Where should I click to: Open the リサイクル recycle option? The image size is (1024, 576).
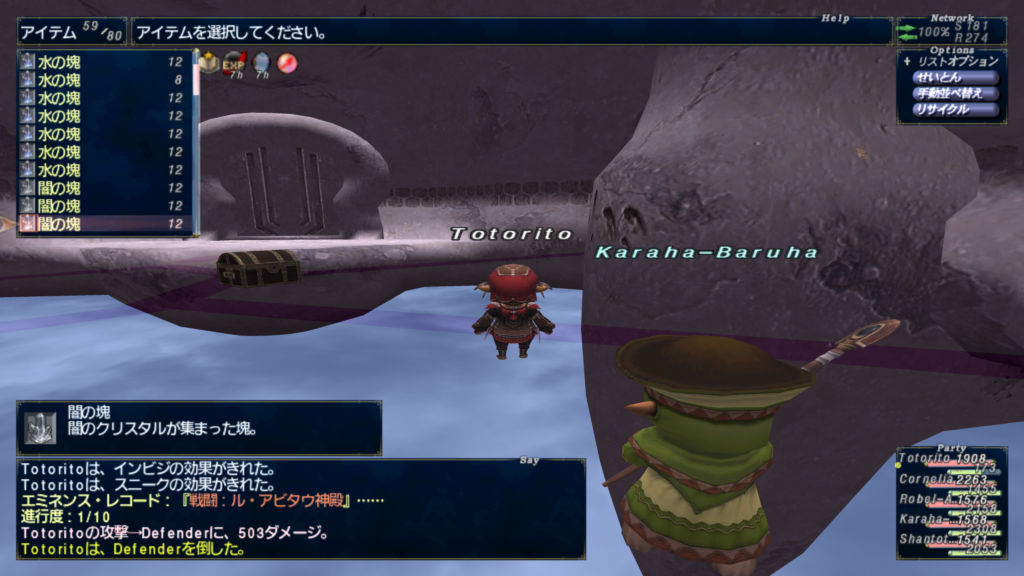tap(955, 109)
